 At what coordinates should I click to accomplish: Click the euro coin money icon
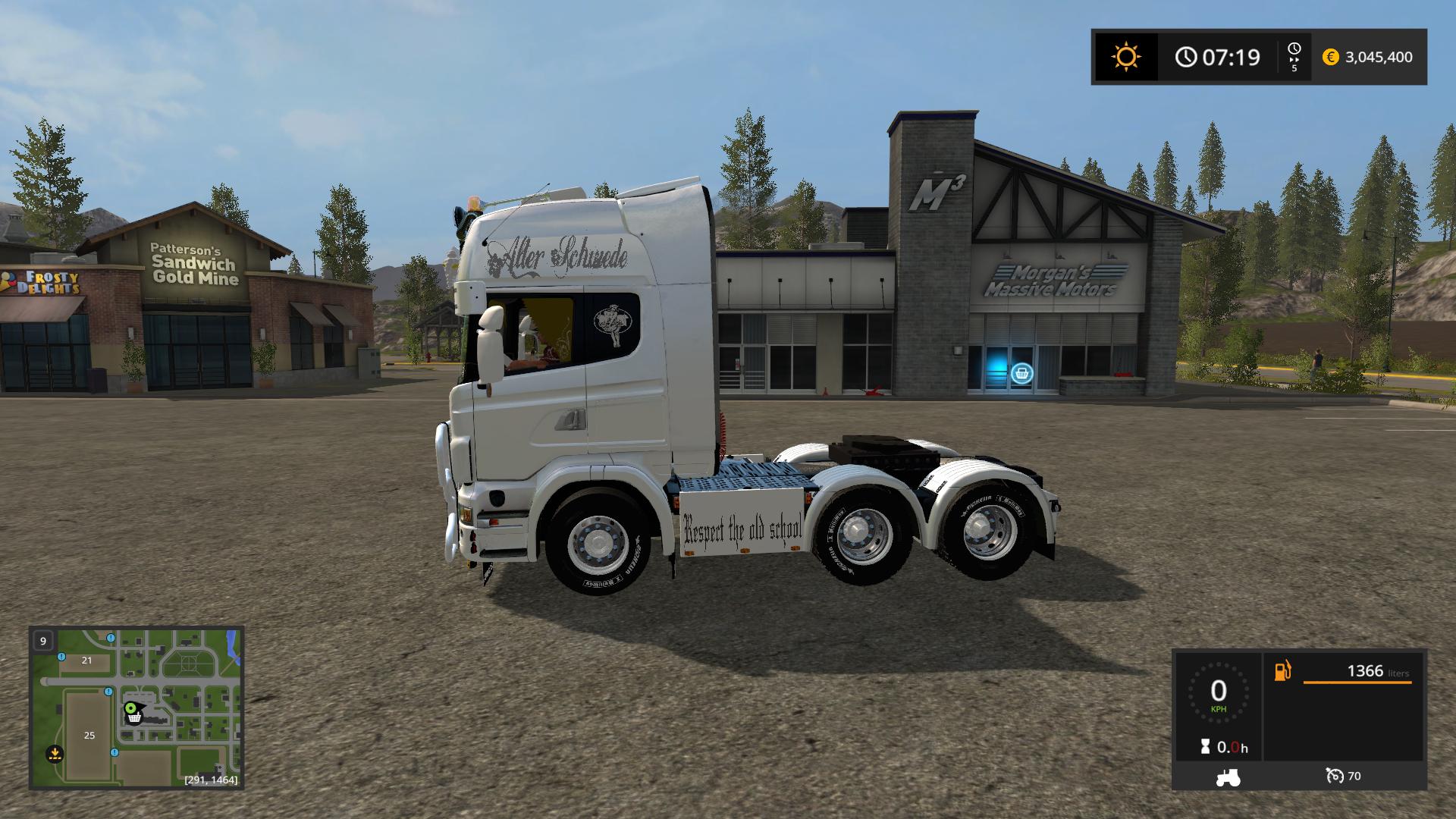(1330, 57)
